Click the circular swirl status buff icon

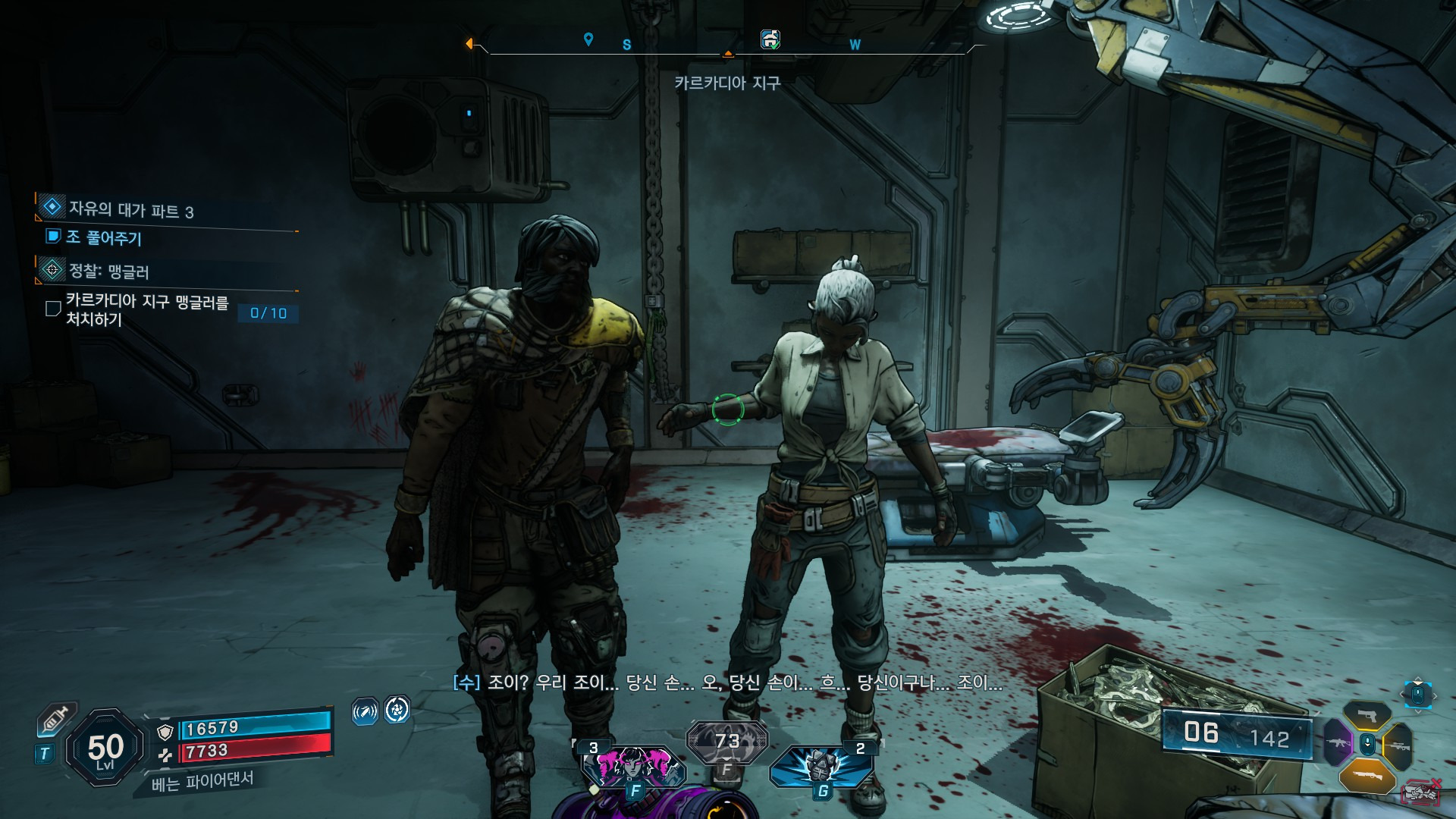point(397,710)
